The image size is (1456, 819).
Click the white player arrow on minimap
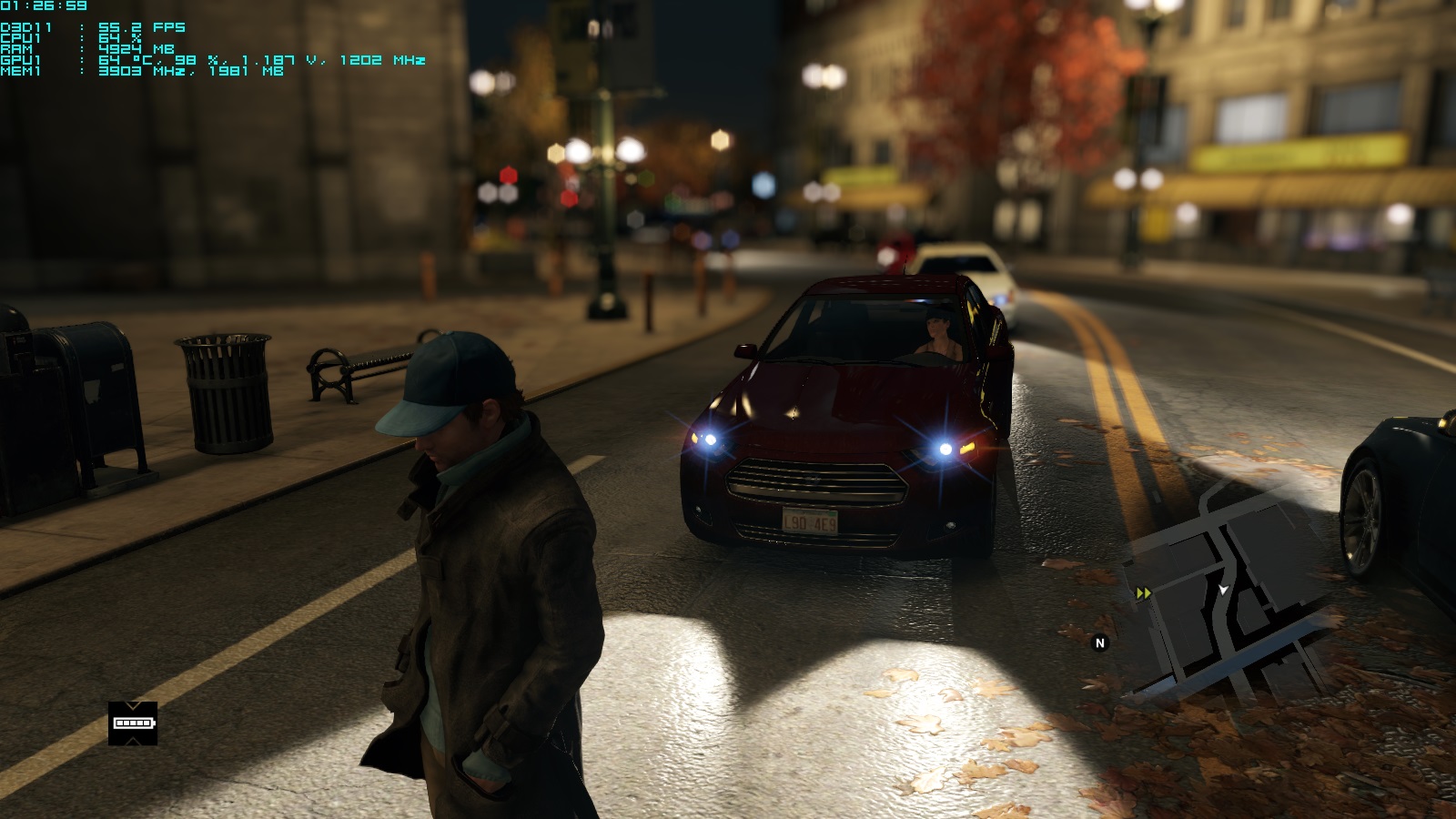[1224, 590]
